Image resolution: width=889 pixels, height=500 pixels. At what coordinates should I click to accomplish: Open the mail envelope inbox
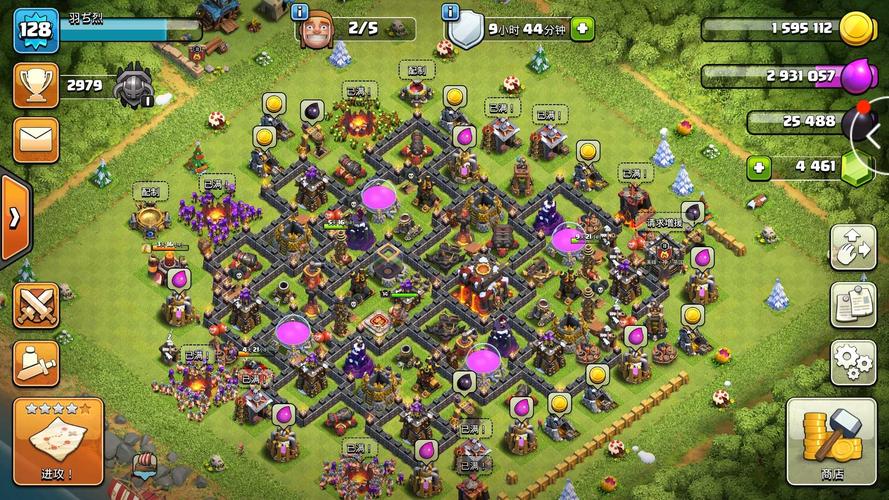(35, 139)
